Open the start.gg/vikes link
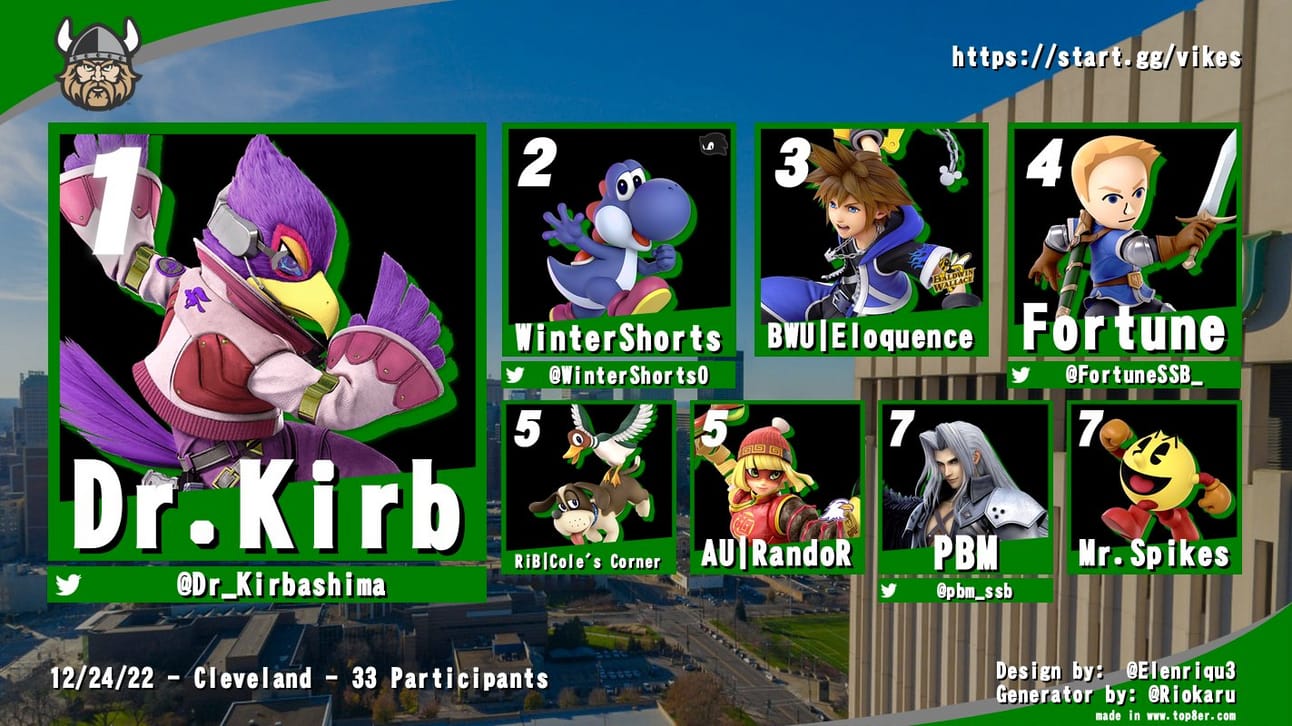This screenshot has height=726, width=1292. pyautogui.click(x=1096, y=57)
